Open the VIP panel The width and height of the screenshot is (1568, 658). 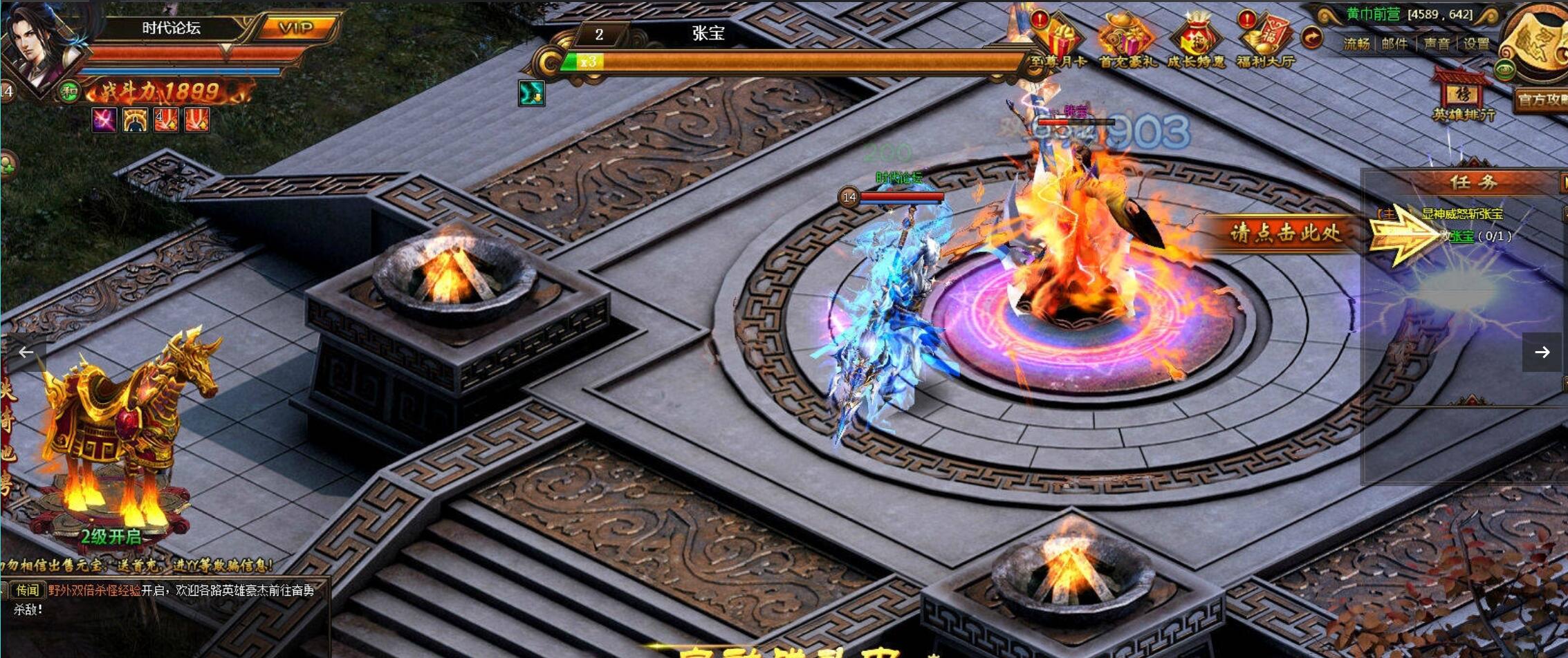click(296, 28)
